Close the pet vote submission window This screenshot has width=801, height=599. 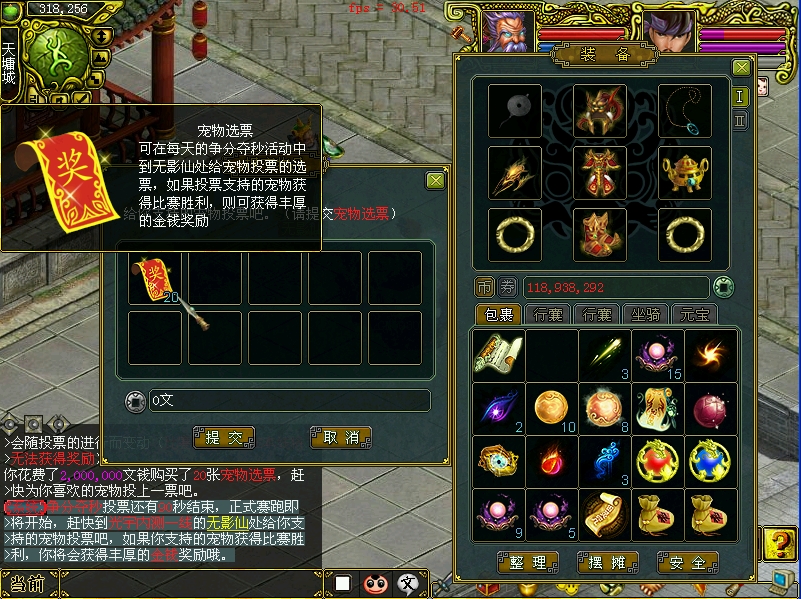[x=435, y=180]
